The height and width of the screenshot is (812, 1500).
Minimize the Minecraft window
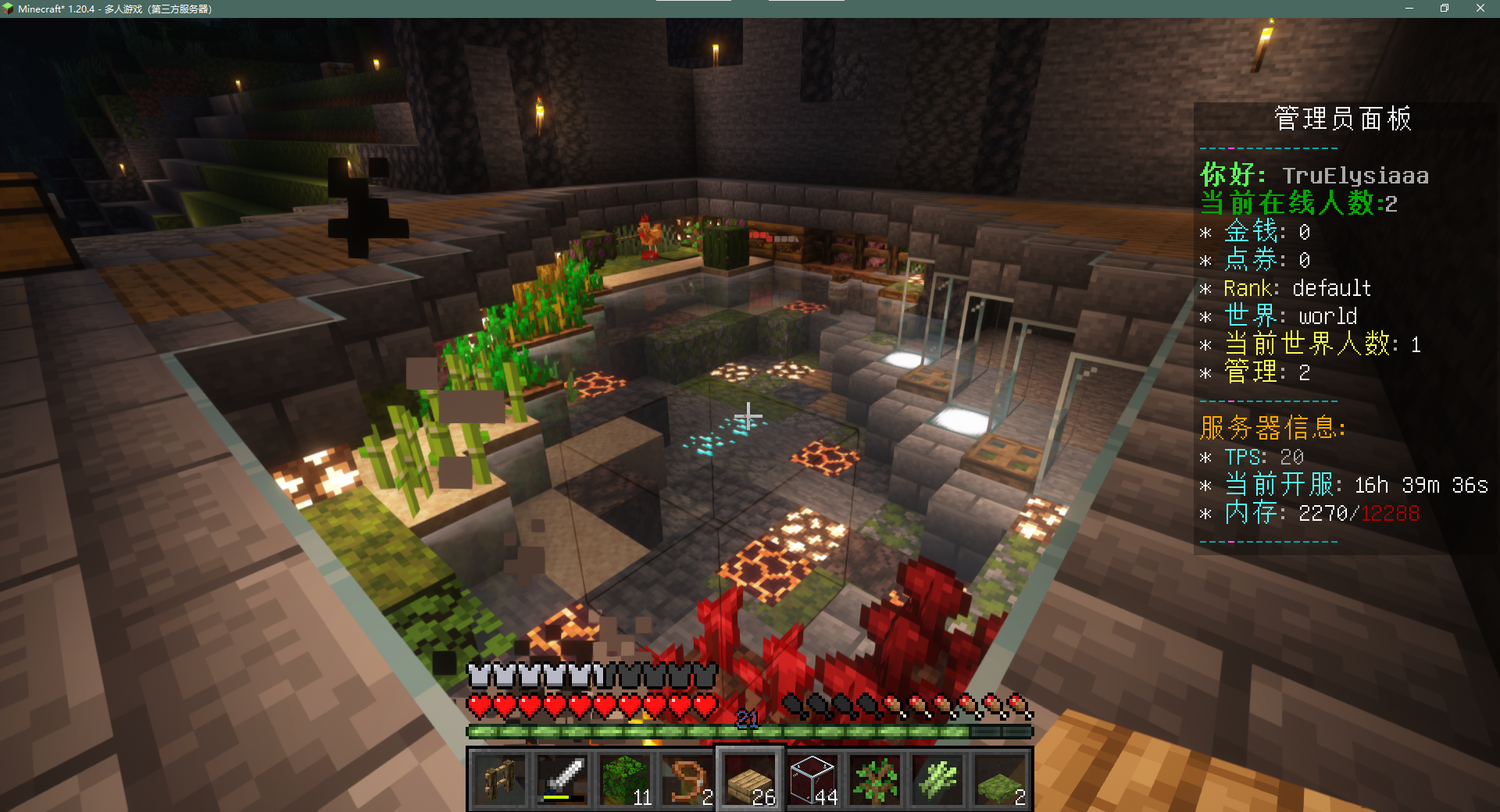pos(1409,9)
